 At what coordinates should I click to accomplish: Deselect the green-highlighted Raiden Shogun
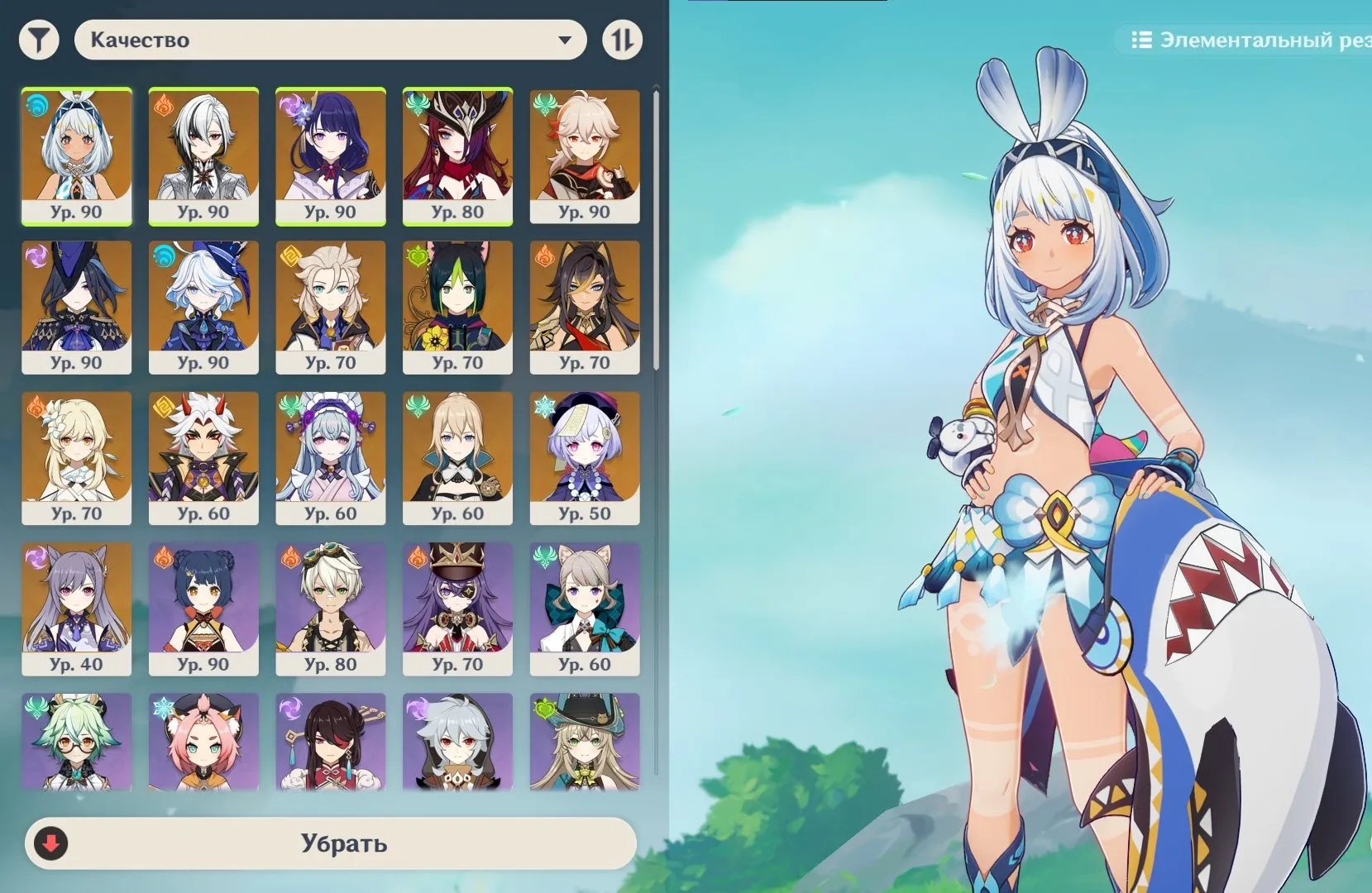point(331,157)
